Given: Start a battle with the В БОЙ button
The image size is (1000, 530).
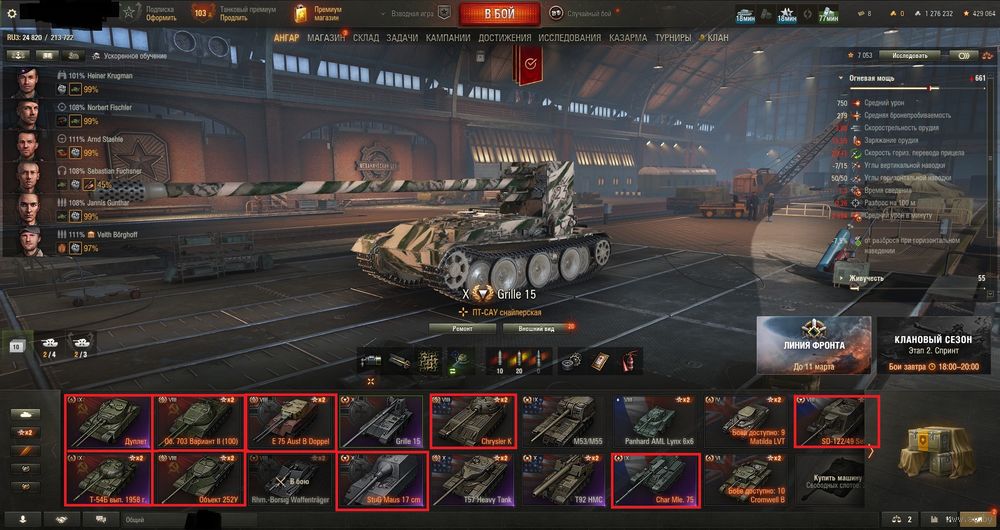Looking at the screenshot, I should [499, 13].
